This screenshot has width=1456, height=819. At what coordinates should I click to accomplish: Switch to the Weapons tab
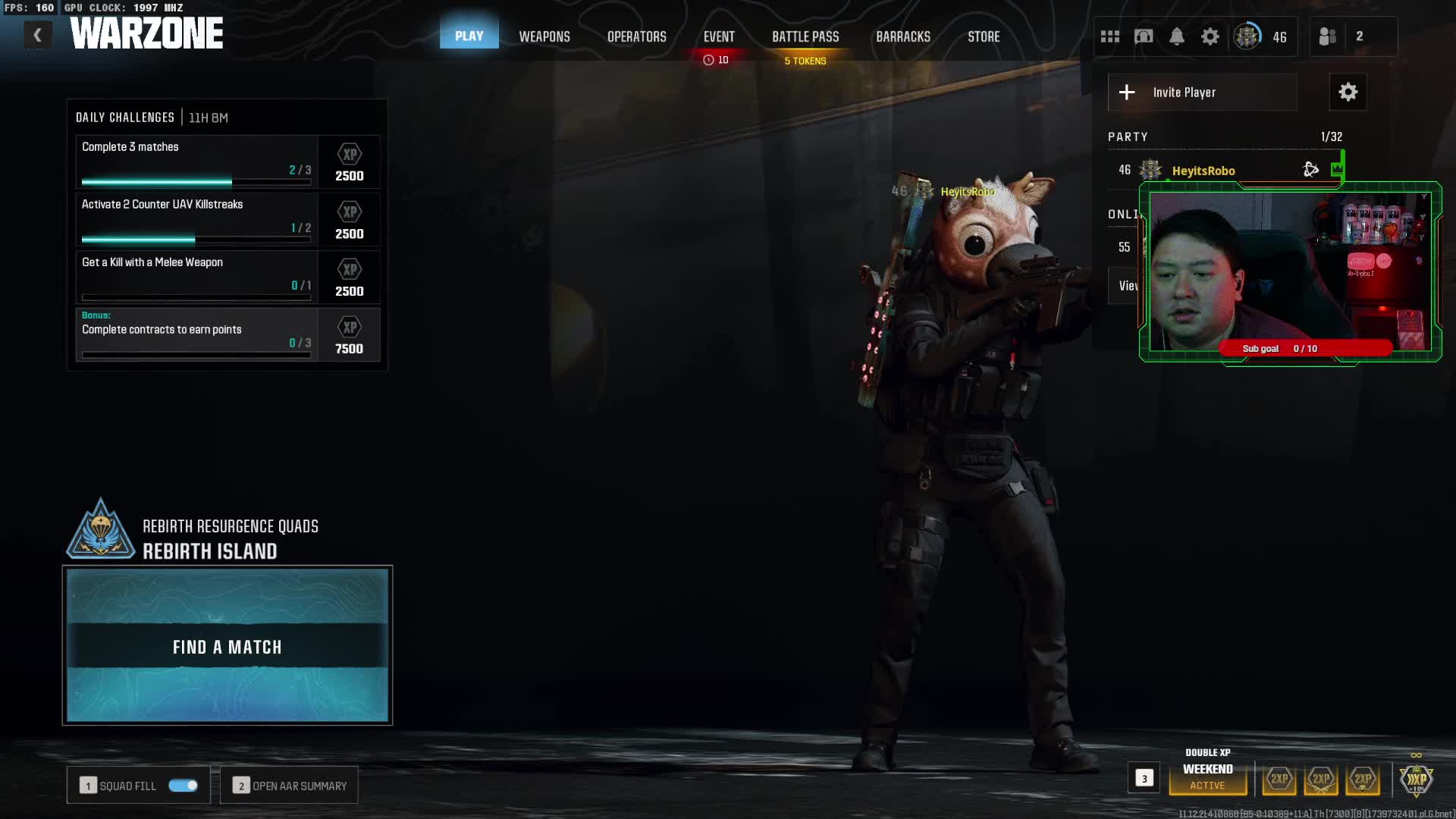tap(544, 36)
